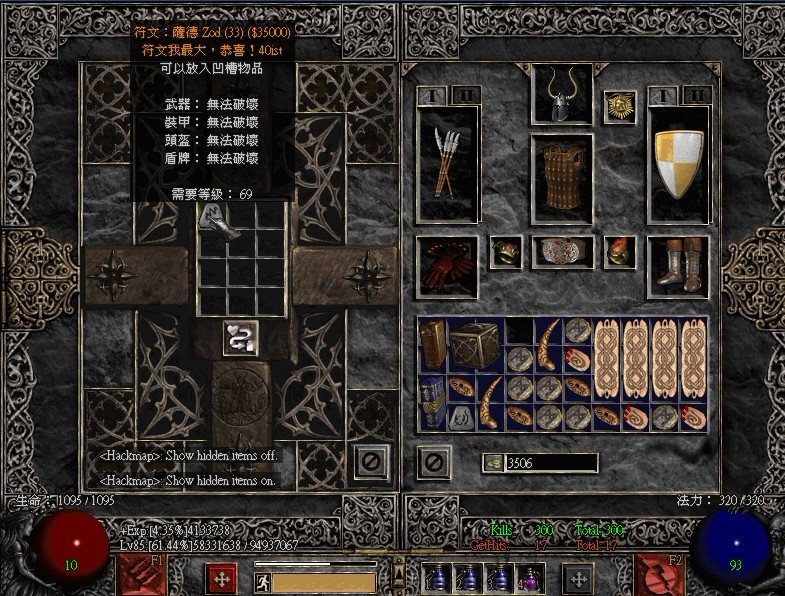The height and width of the screenshot is (596, 785).
Task: Pick up the grey rune stone in inventory
Action: (x=462, y=416)
